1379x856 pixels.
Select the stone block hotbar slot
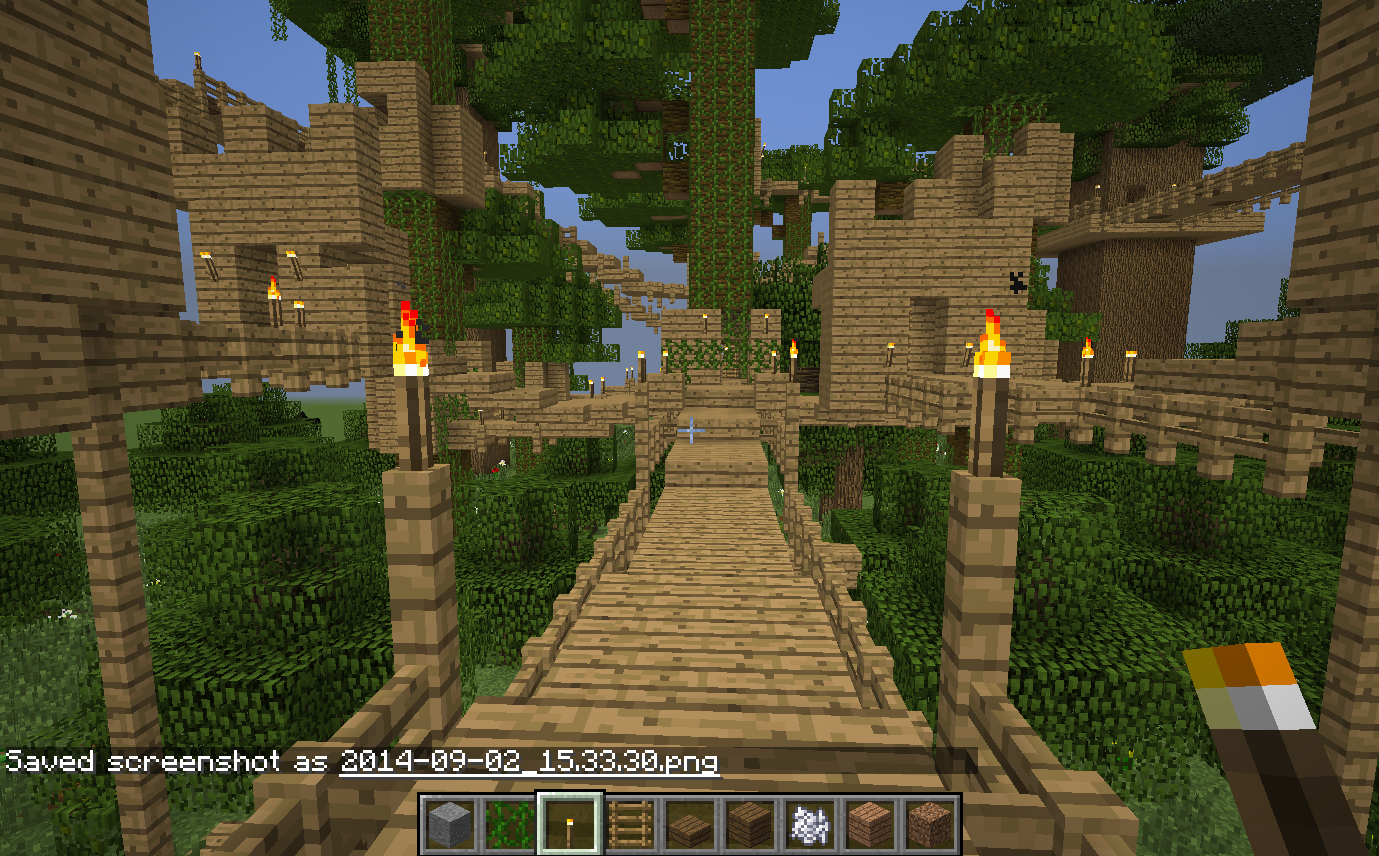coord(450,825)
